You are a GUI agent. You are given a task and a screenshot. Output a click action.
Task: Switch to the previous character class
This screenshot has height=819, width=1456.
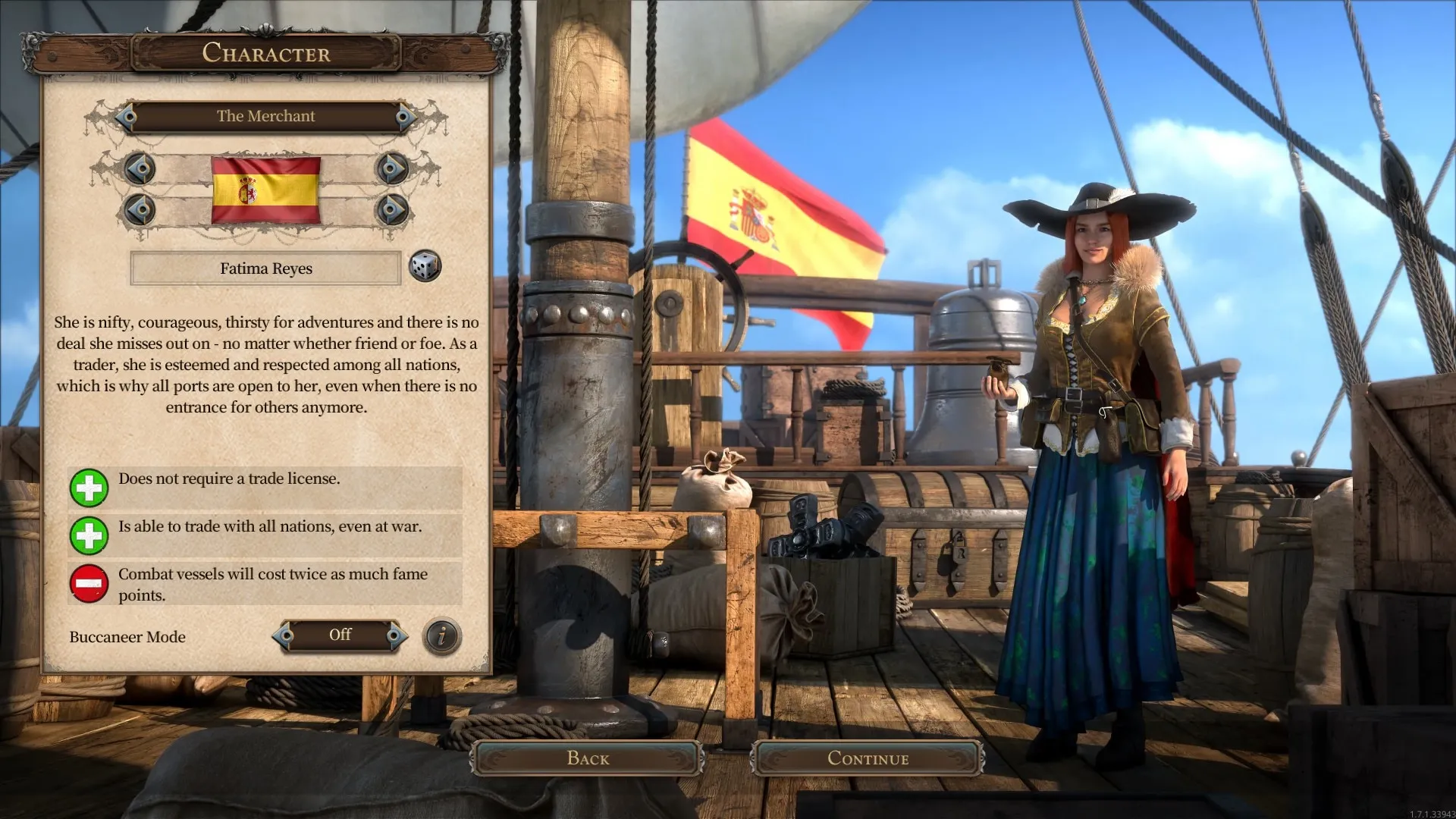tap(127, 117)
